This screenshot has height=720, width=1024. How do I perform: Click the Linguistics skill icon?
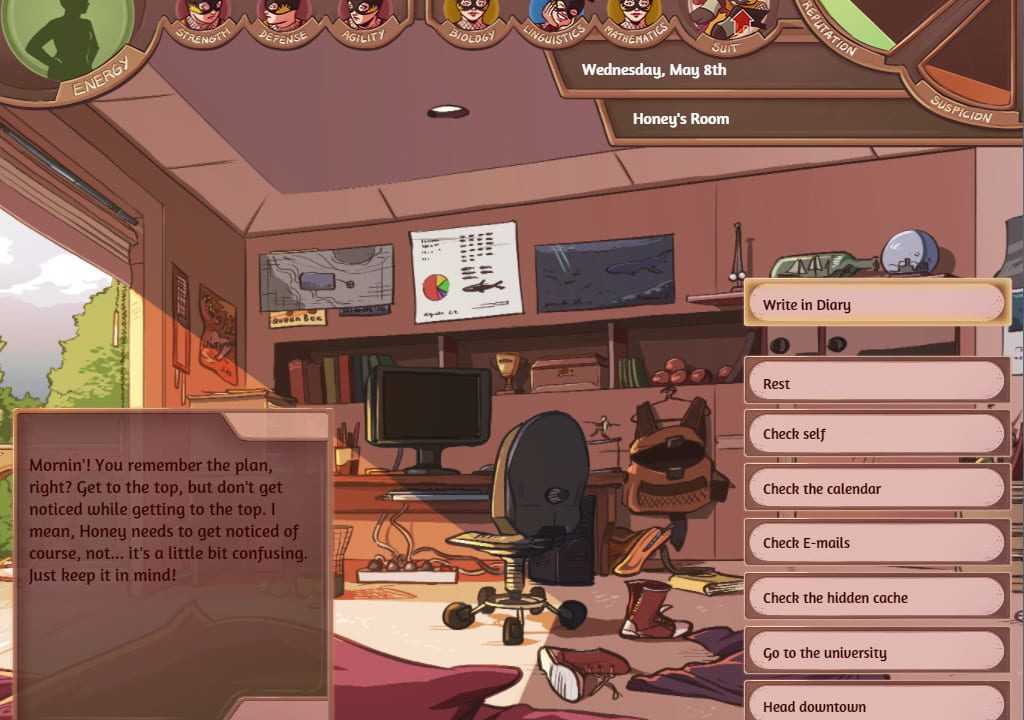coord(555,14)
